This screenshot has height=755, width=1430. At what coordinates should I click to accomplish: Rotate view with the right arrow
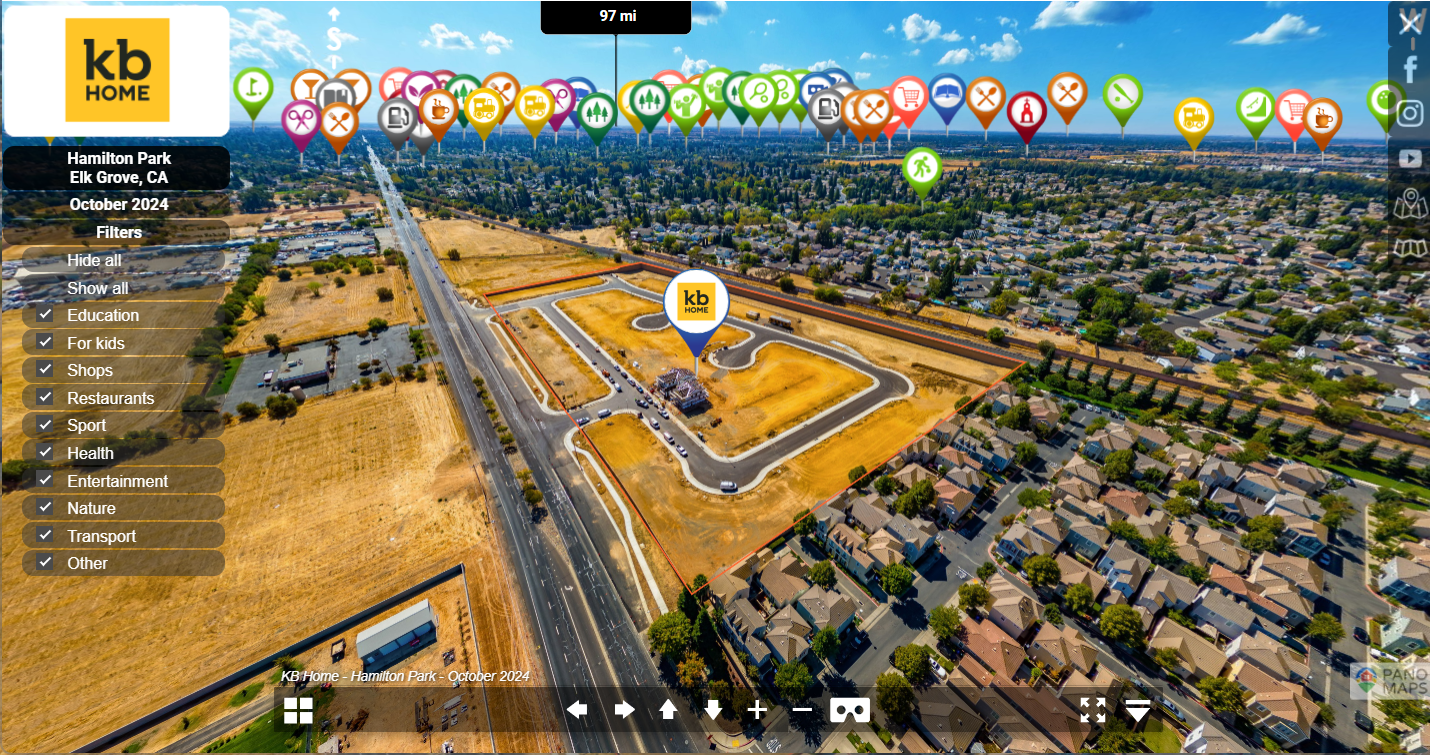(624, 710)
